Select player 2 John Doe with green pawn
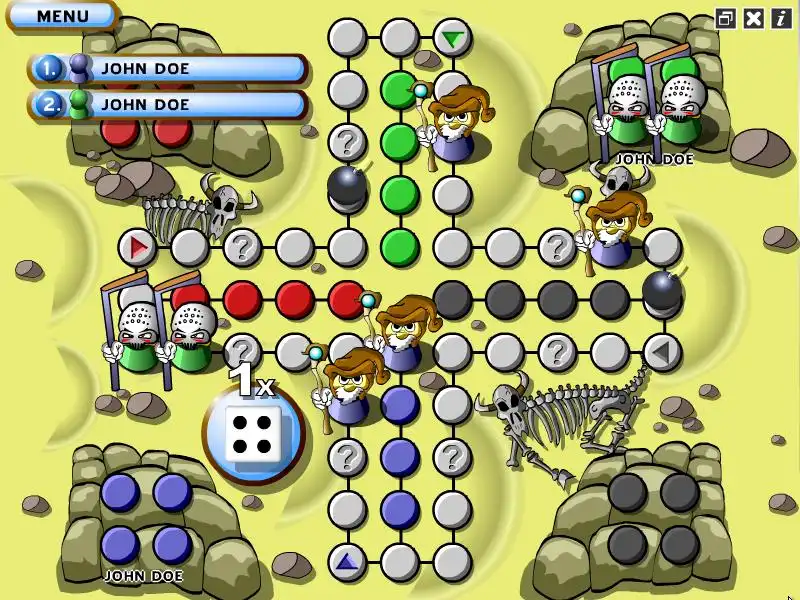This screenshot has height=600, width=800. click(x=168, y=103)
